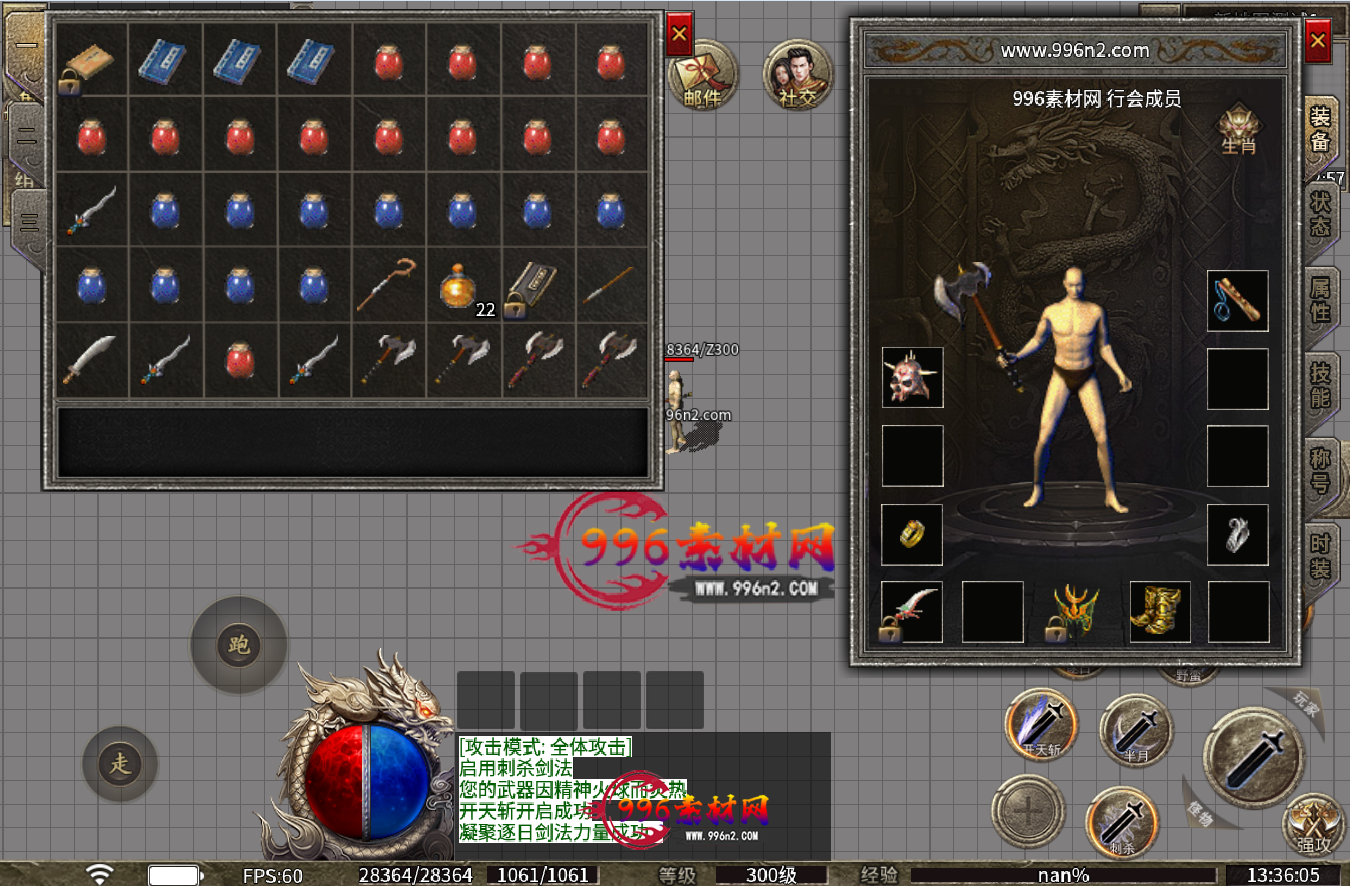
Task: Select the golden boots equipment slot
Action: point(1160,611)
